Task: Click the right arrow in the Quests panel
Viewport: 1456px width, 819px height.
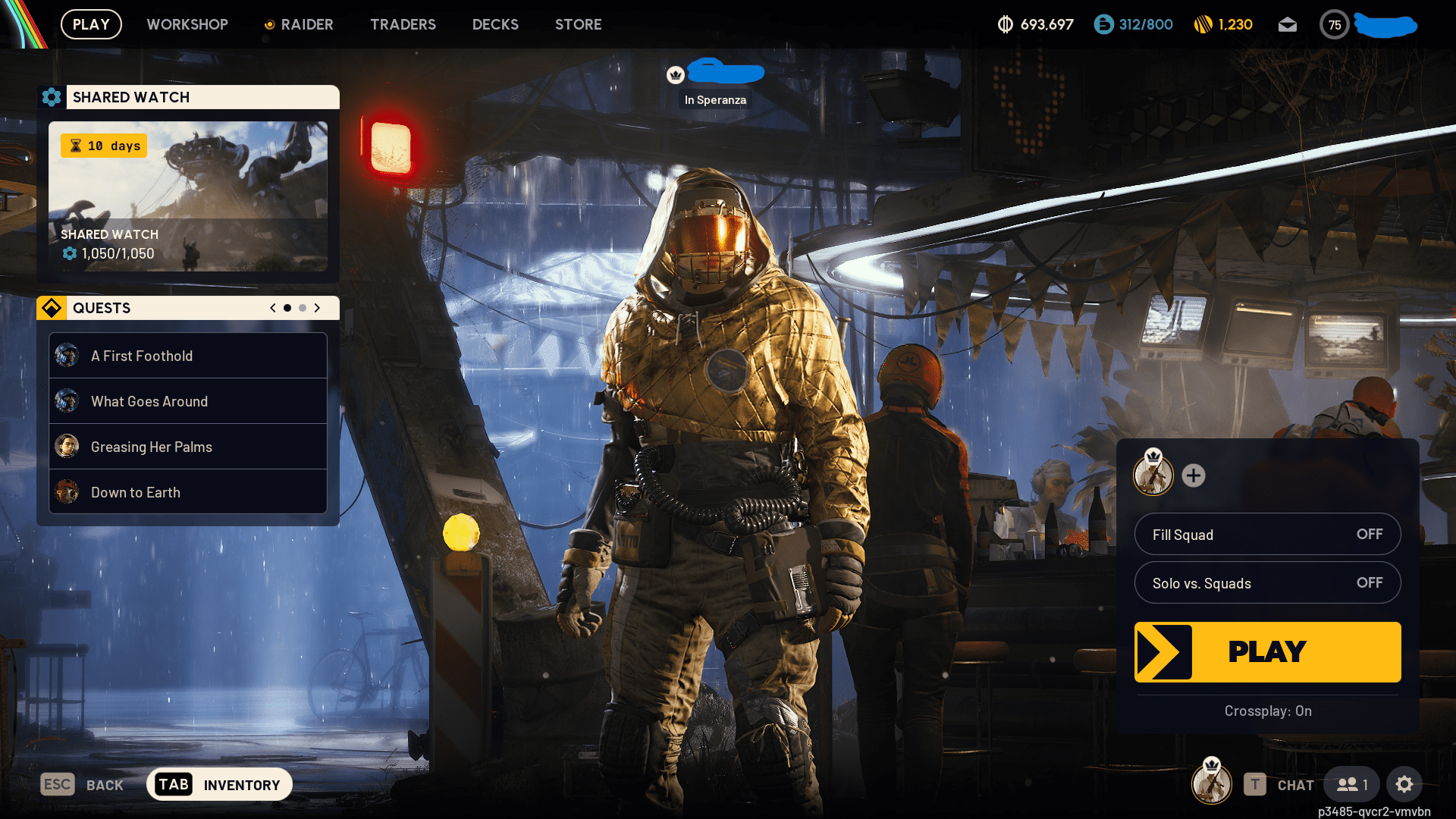Action: (318, 308)
